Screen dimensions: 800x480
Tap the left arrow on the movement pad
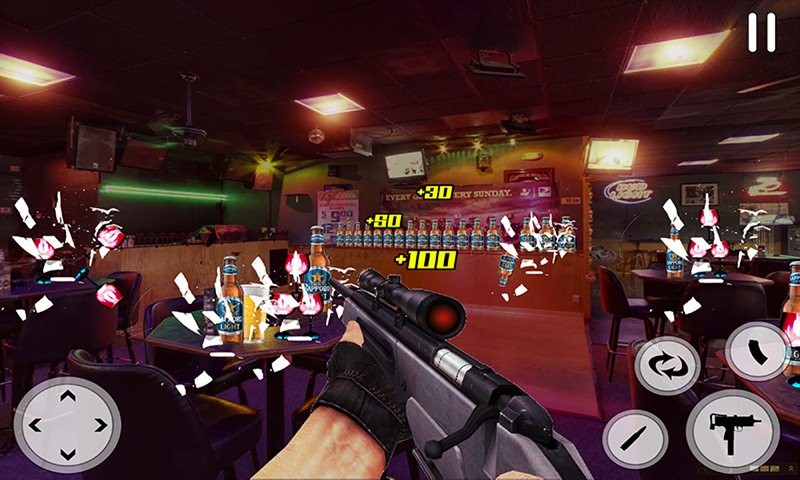[x=37, y=425]
